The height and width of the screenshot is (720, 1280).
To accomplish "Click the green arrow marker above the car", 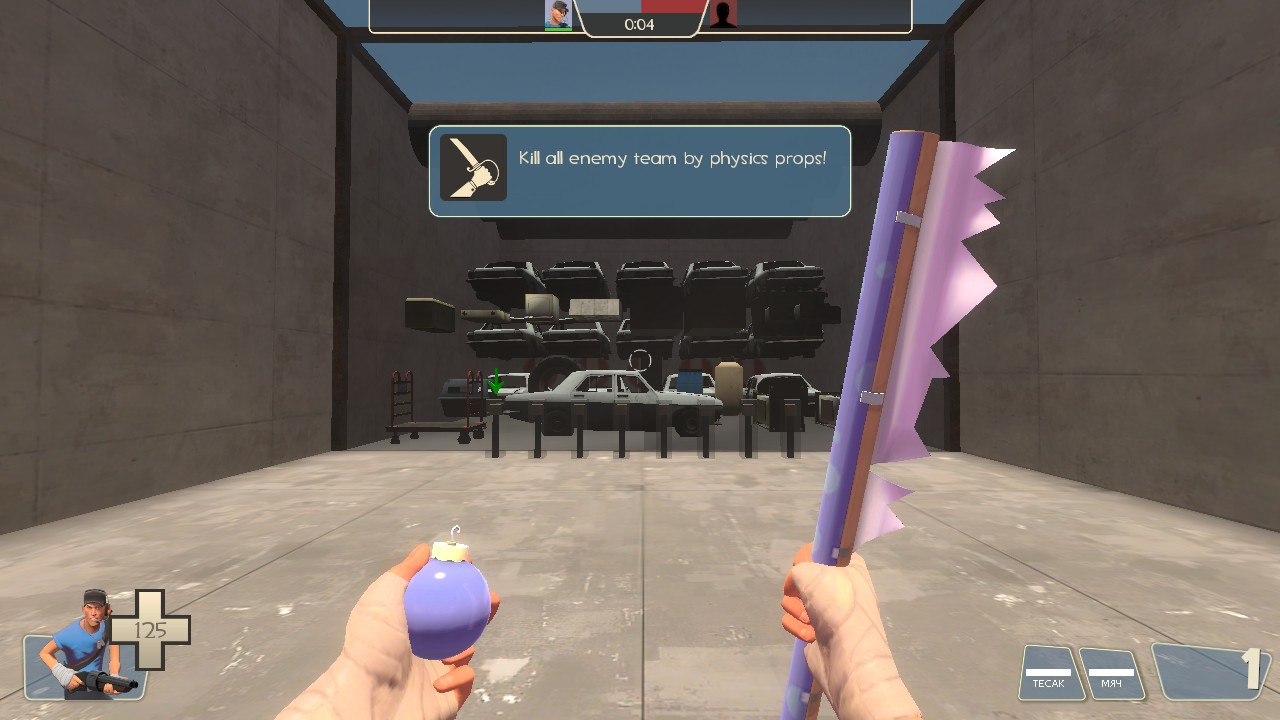I will pos(497,382).
